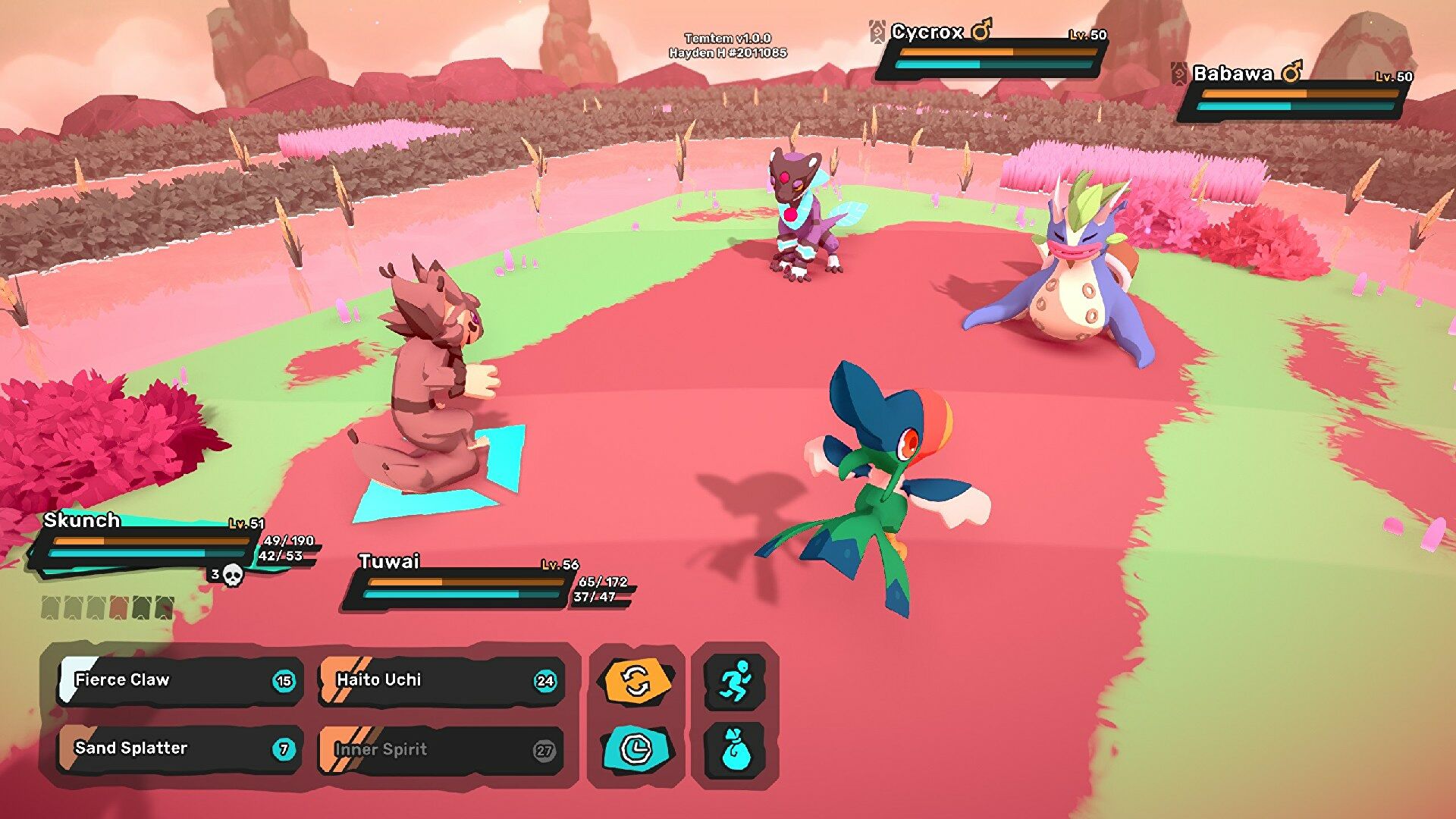Run from battle with the runner icon
The image size is (1456, 819).
click(735, 681)
